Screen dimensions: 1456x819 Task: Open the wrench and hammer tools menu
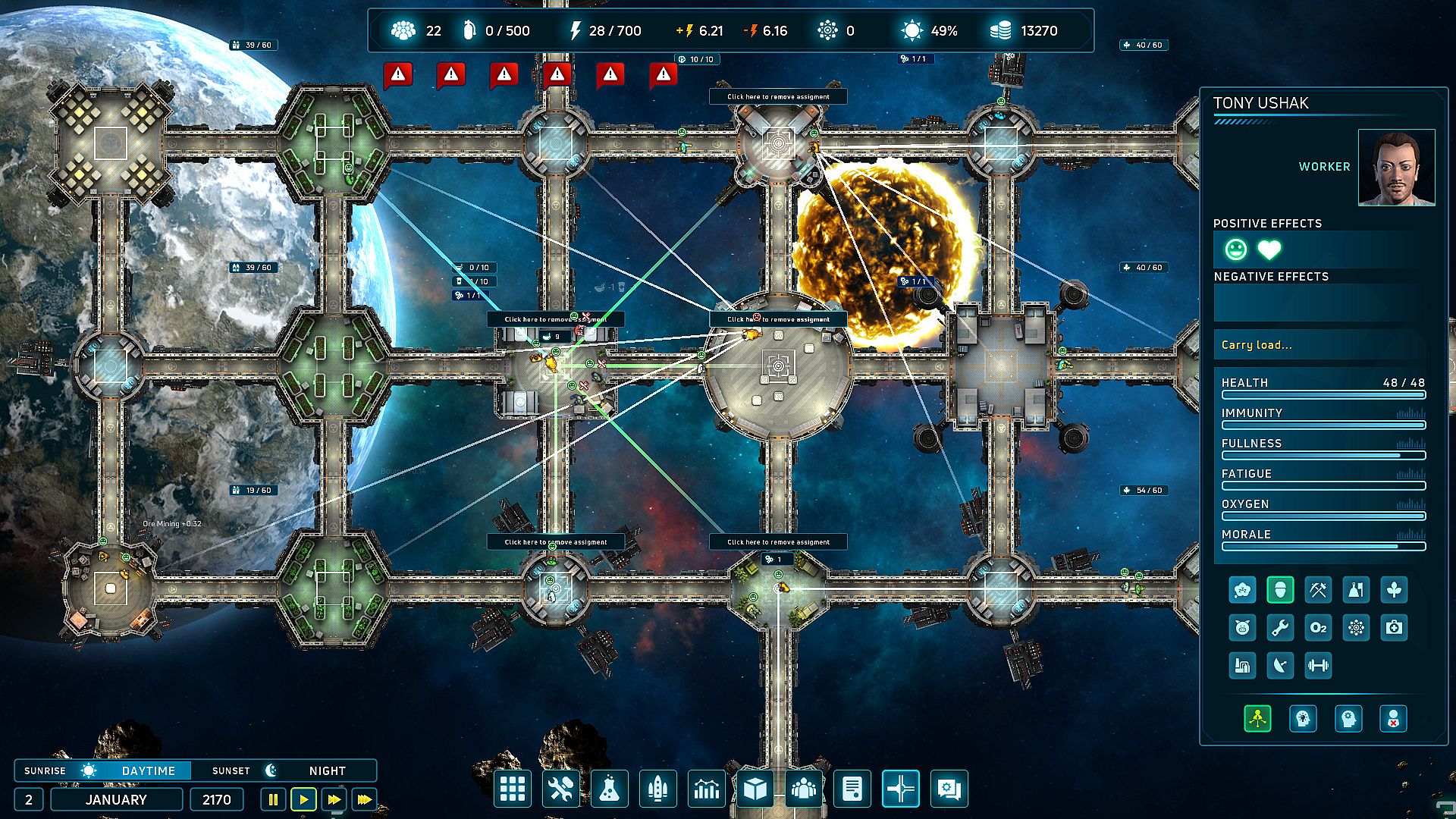(x=560, y=789)
